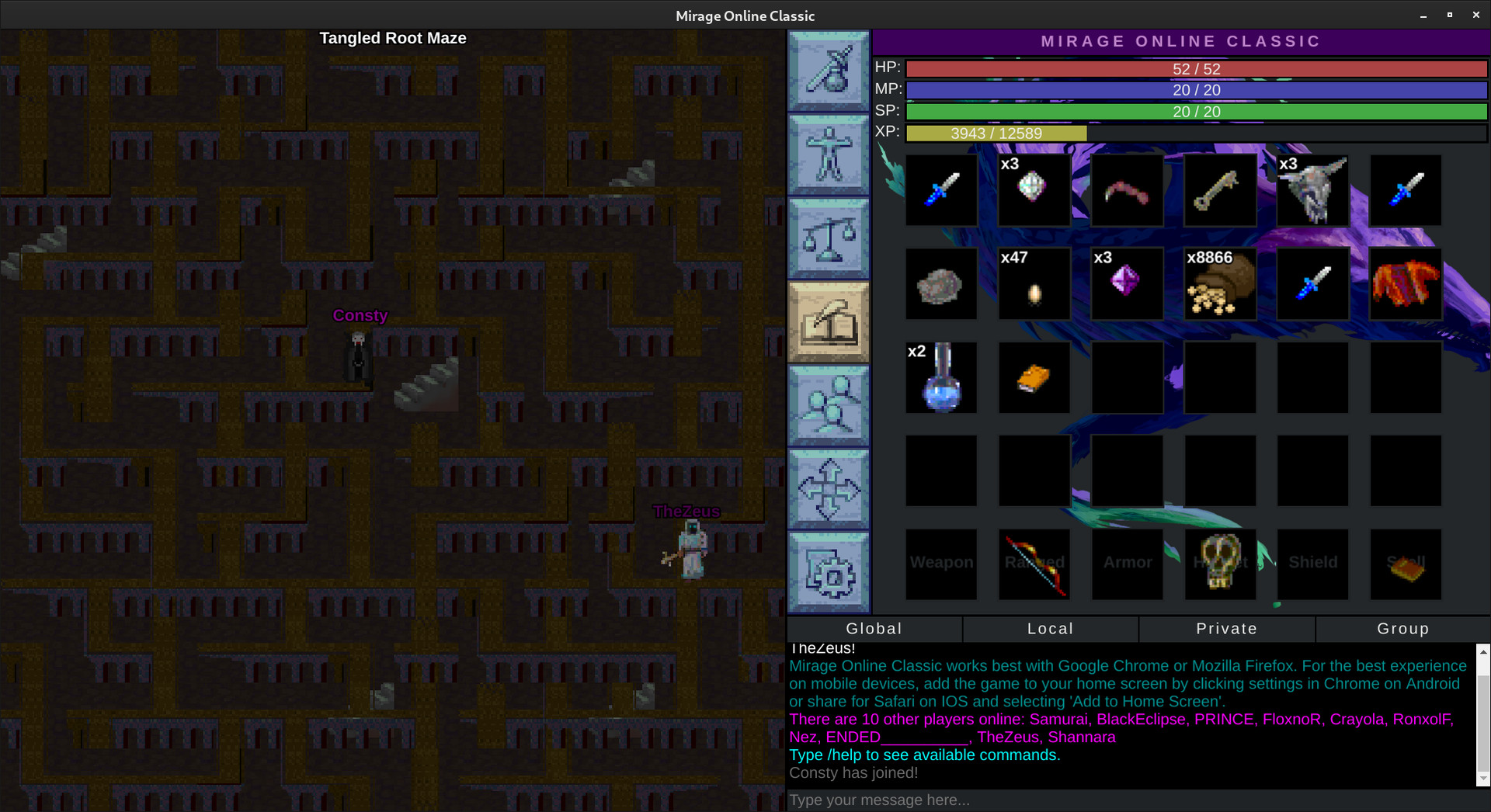1491x812 pixels.
Task: Select the equipped skull helmet slot
Action: 1220,564
